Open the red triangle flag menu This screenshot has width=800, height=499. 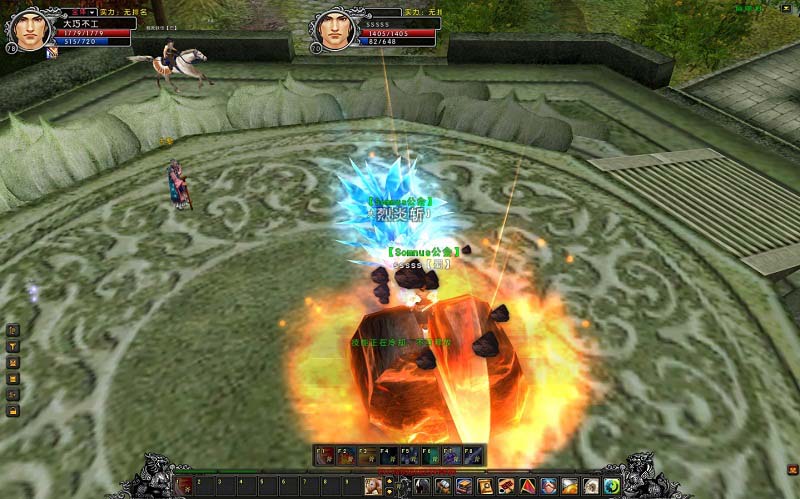529,486
